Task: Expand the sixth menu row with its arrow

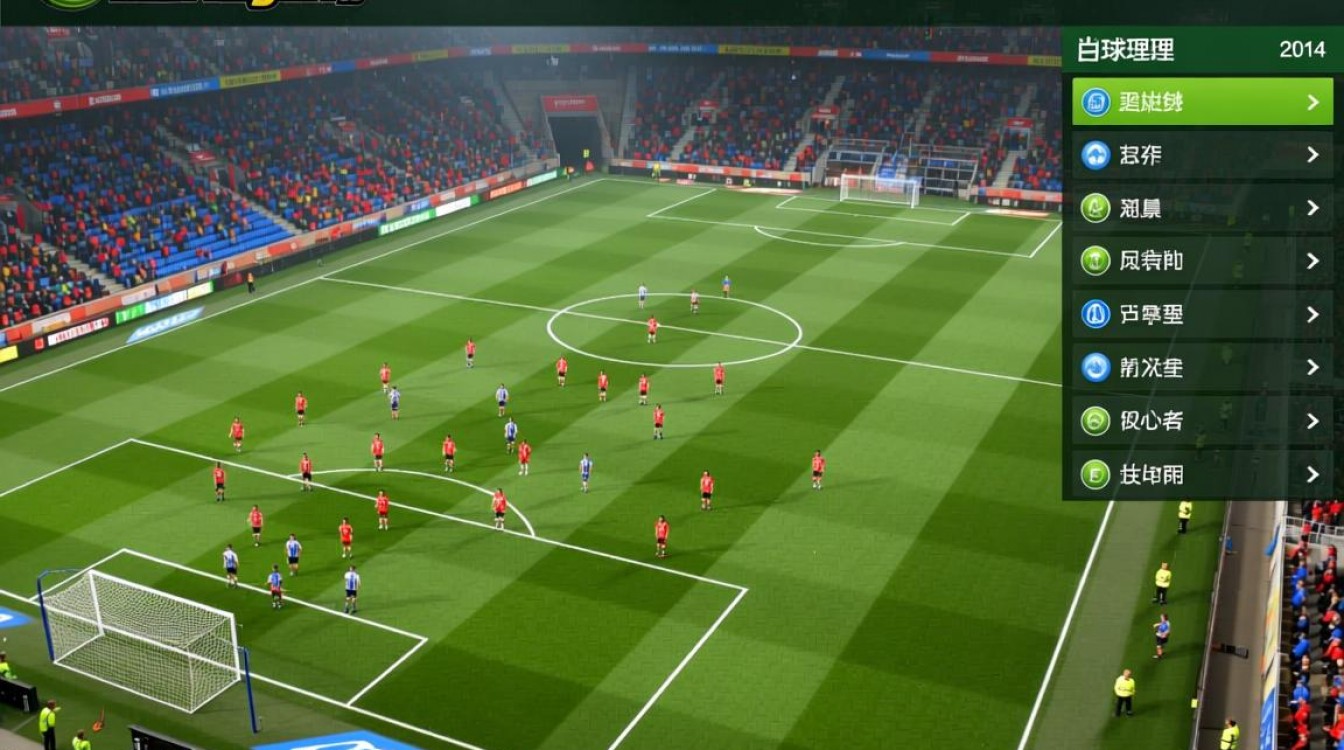Action: 1312,368
